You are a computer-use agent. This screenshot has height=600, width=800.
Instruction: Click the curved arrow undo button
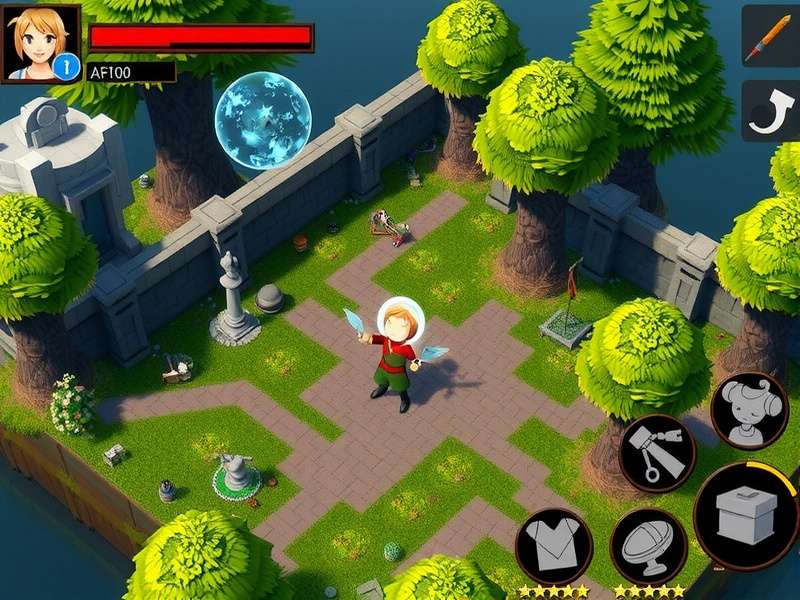[771, 111]
